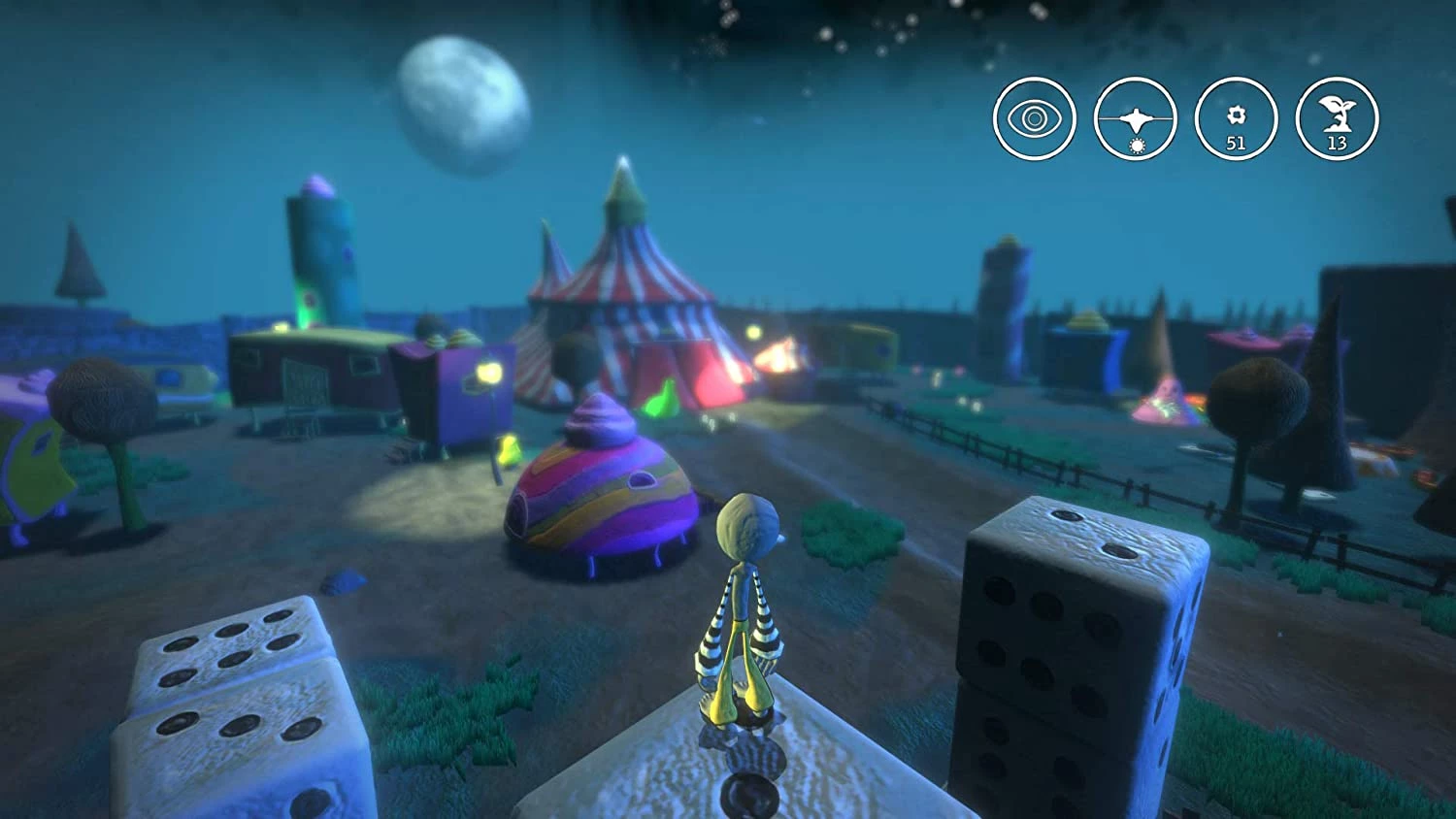Open the flower collectible counter showing 51

click(1236, 118)
